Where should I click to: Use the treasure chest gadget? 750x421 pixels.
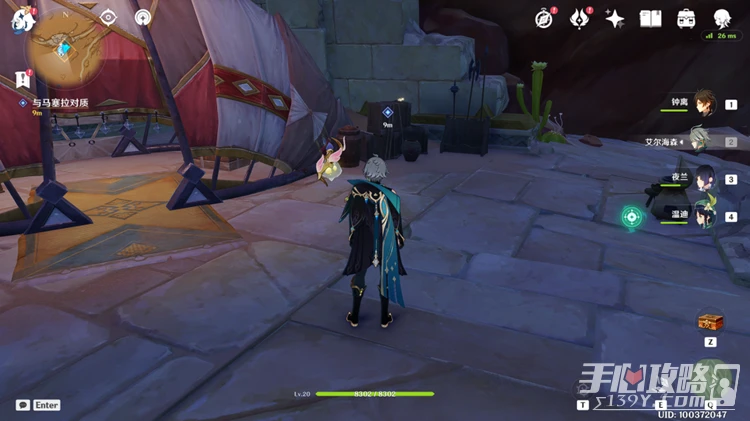tap(710, 321)
